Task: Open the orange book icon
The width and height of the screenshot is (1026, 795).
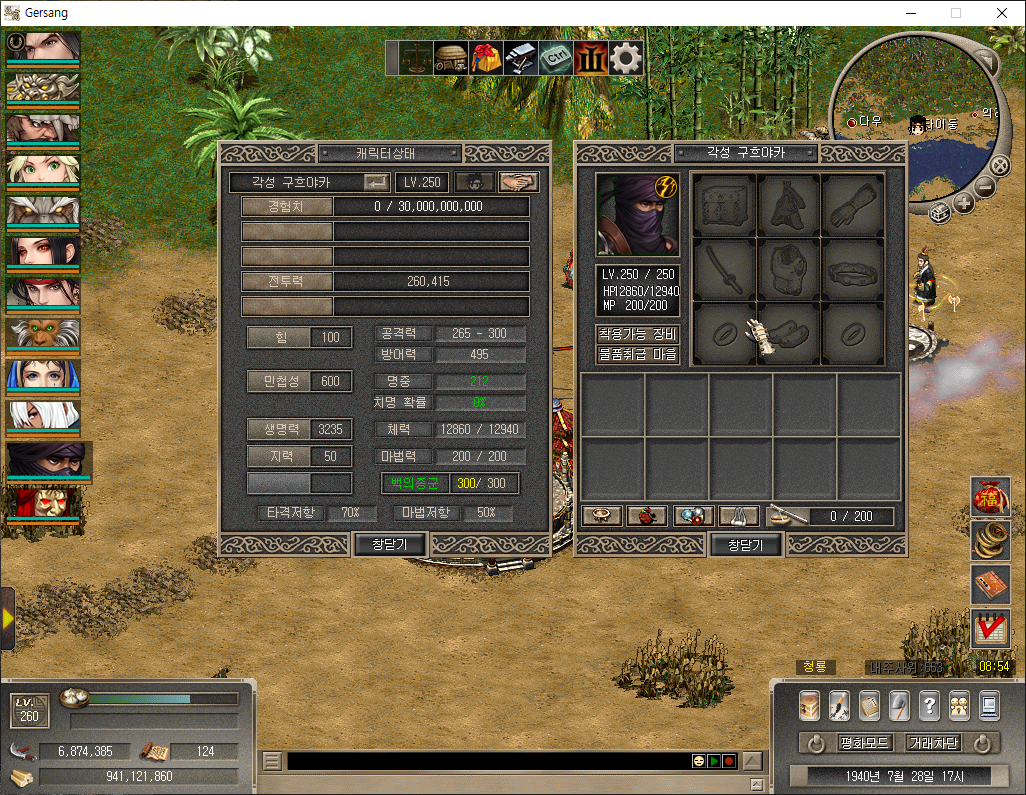Action: 990,585
